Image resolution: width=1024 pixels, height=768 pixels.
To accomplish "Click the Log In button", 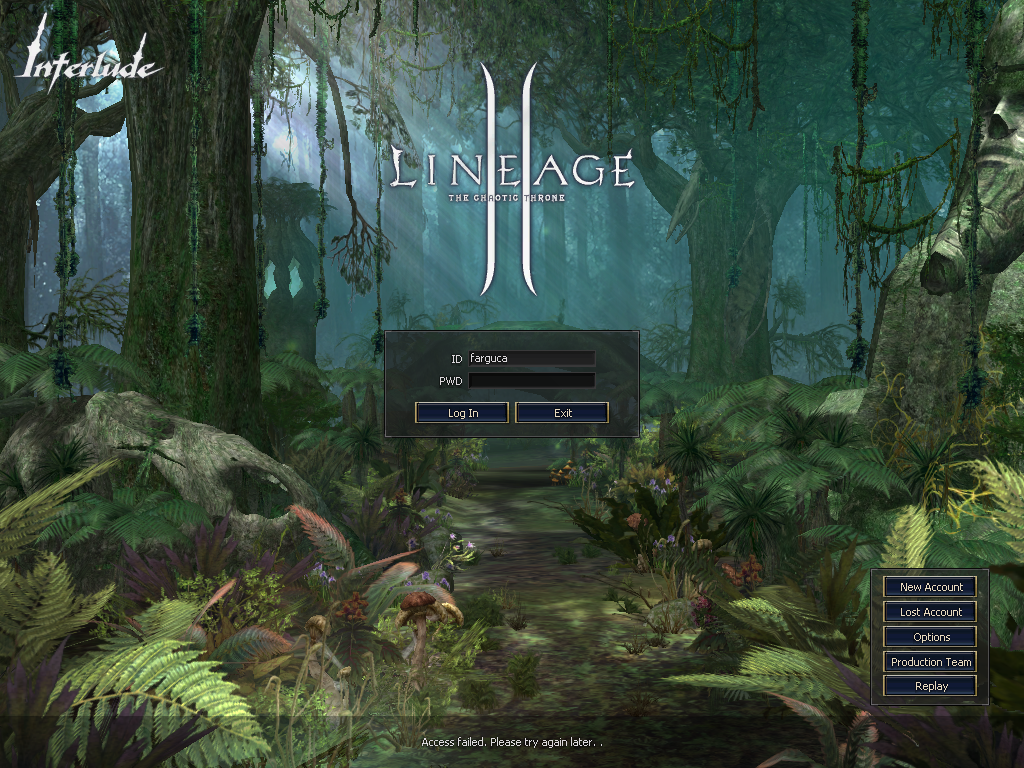I will pos(462,413).
